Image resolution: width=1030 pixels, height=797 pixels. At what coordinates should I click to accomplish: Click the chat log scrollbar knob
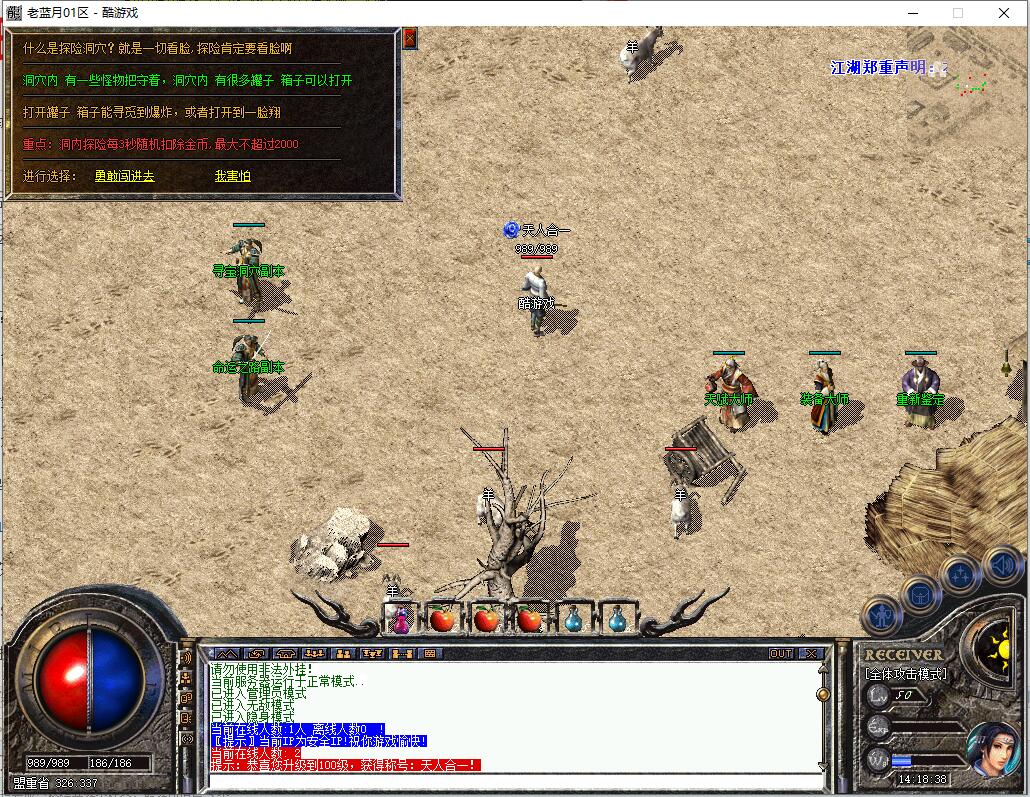click(823, 694)
